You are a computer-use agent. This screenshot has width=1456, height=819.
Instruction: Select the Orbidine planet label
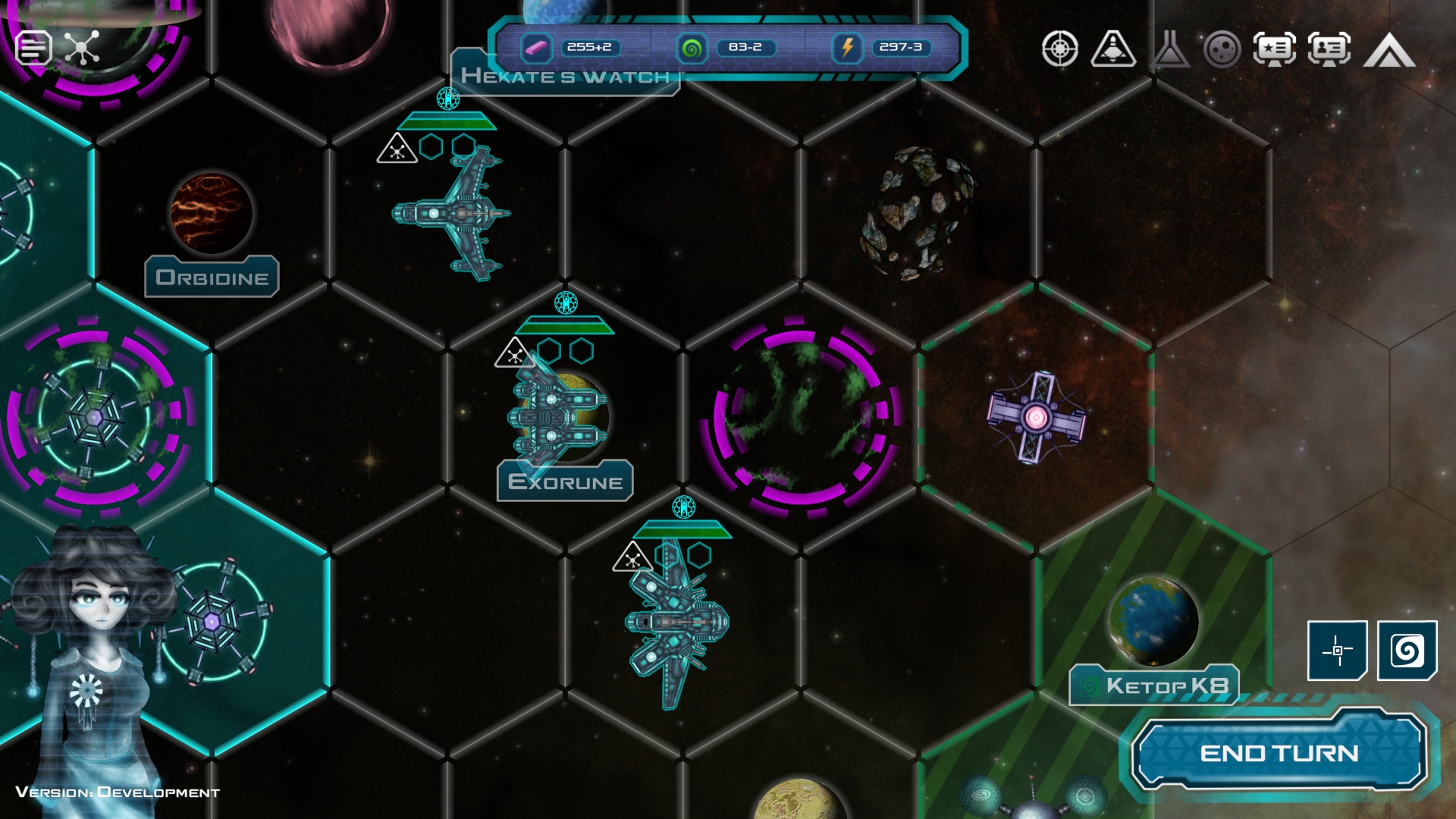pos(212,278)
